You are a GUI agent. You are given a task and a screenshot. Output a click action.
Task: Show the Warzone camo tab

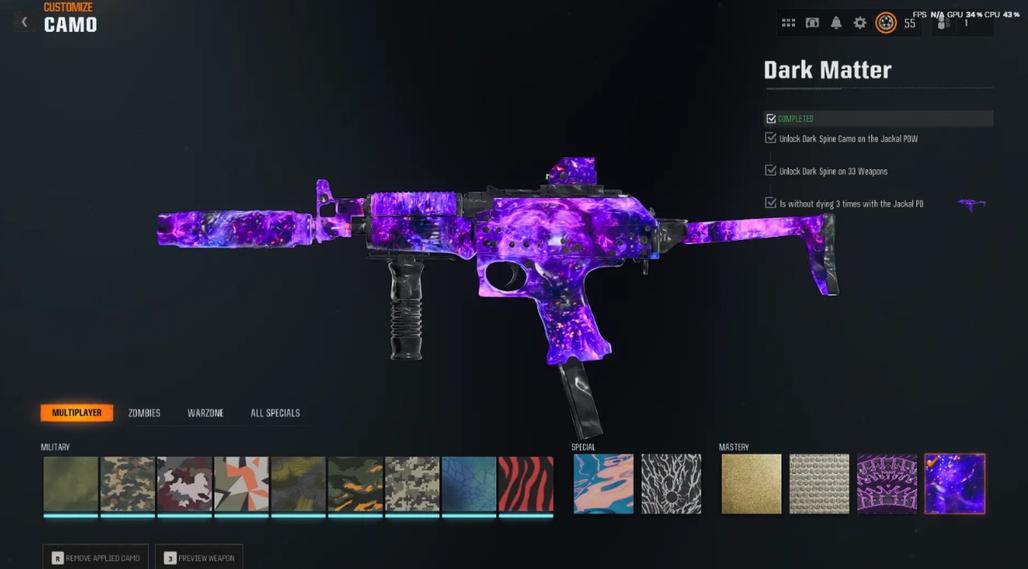click(205, 413)
